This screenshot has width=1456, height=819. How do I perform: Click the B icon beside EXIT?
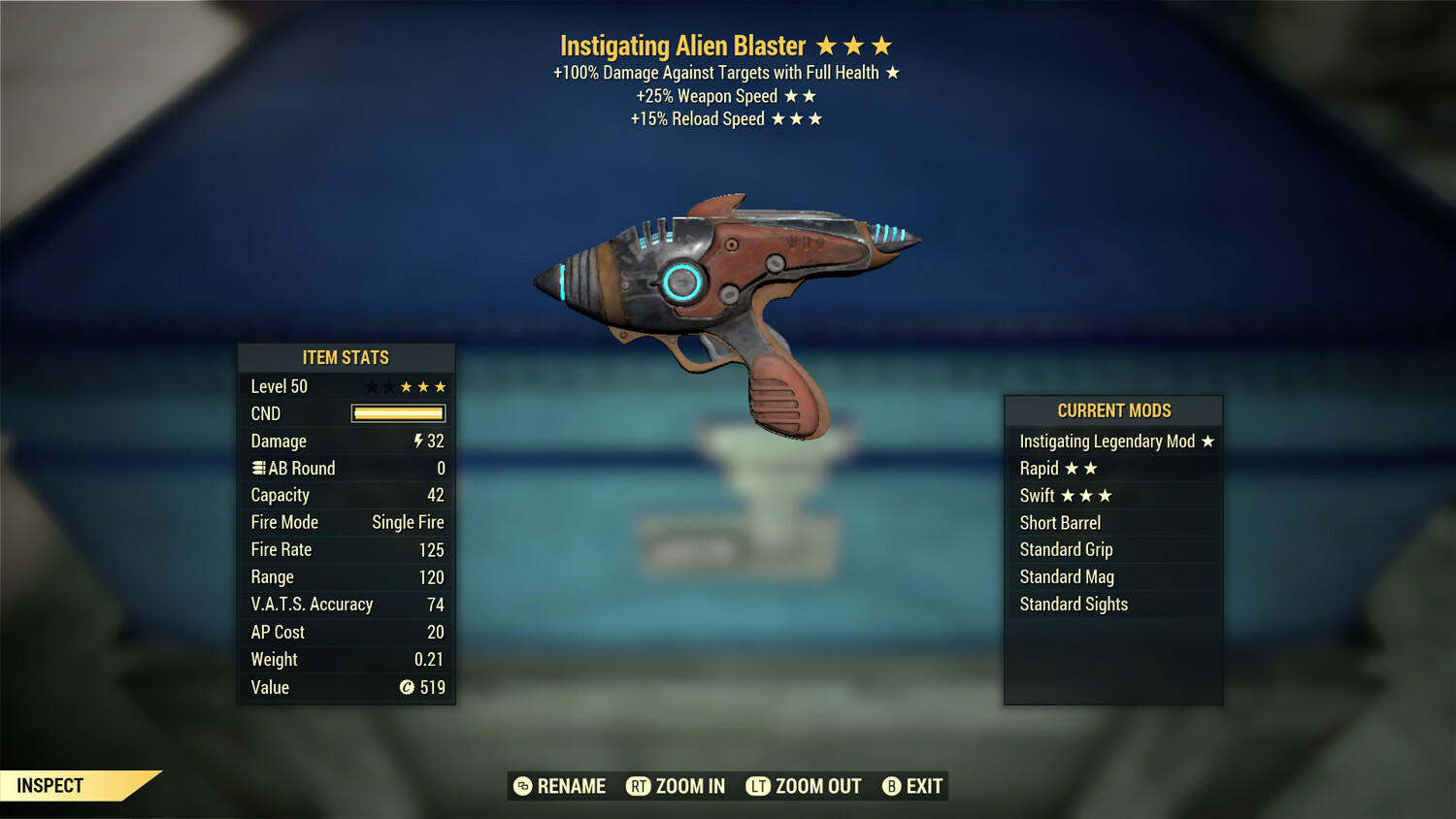tap(890, 786)
